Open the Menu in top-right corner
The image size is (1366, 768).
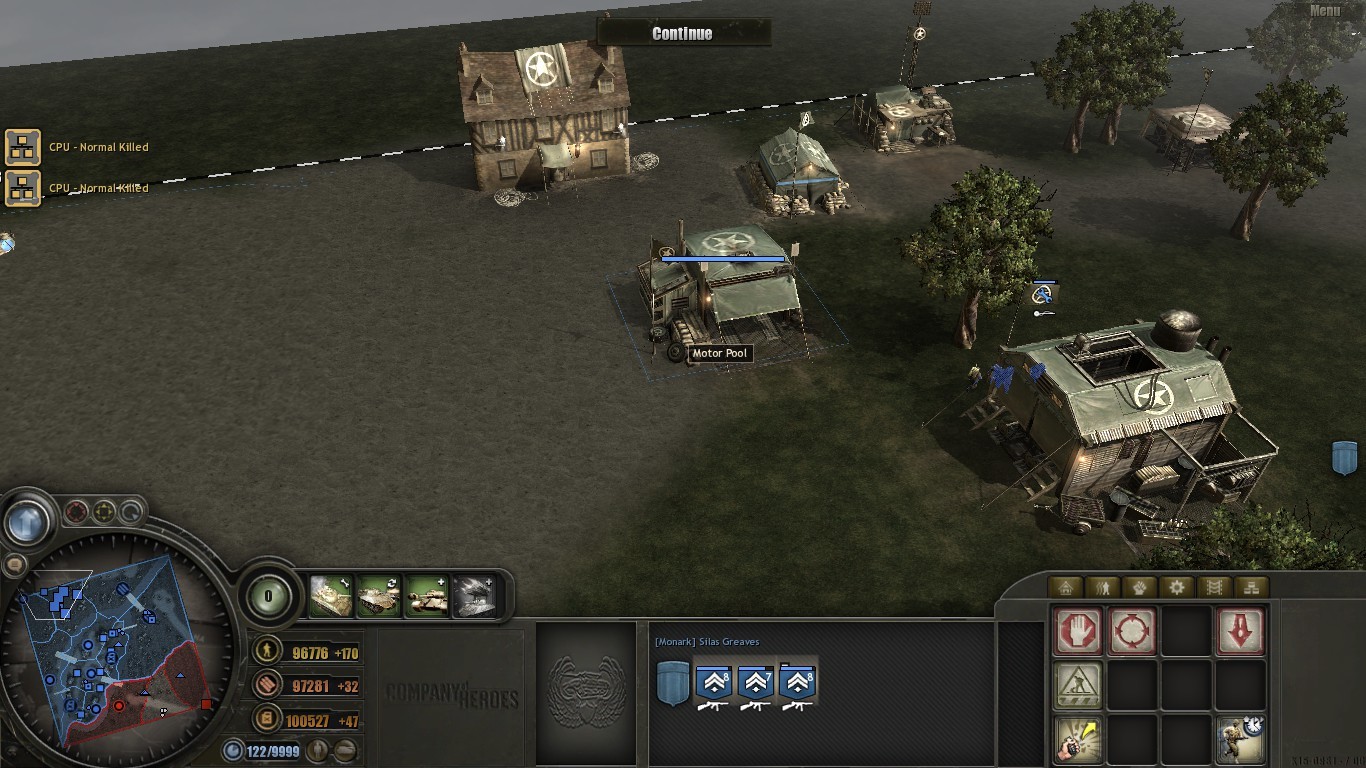tap(1324, 8)
